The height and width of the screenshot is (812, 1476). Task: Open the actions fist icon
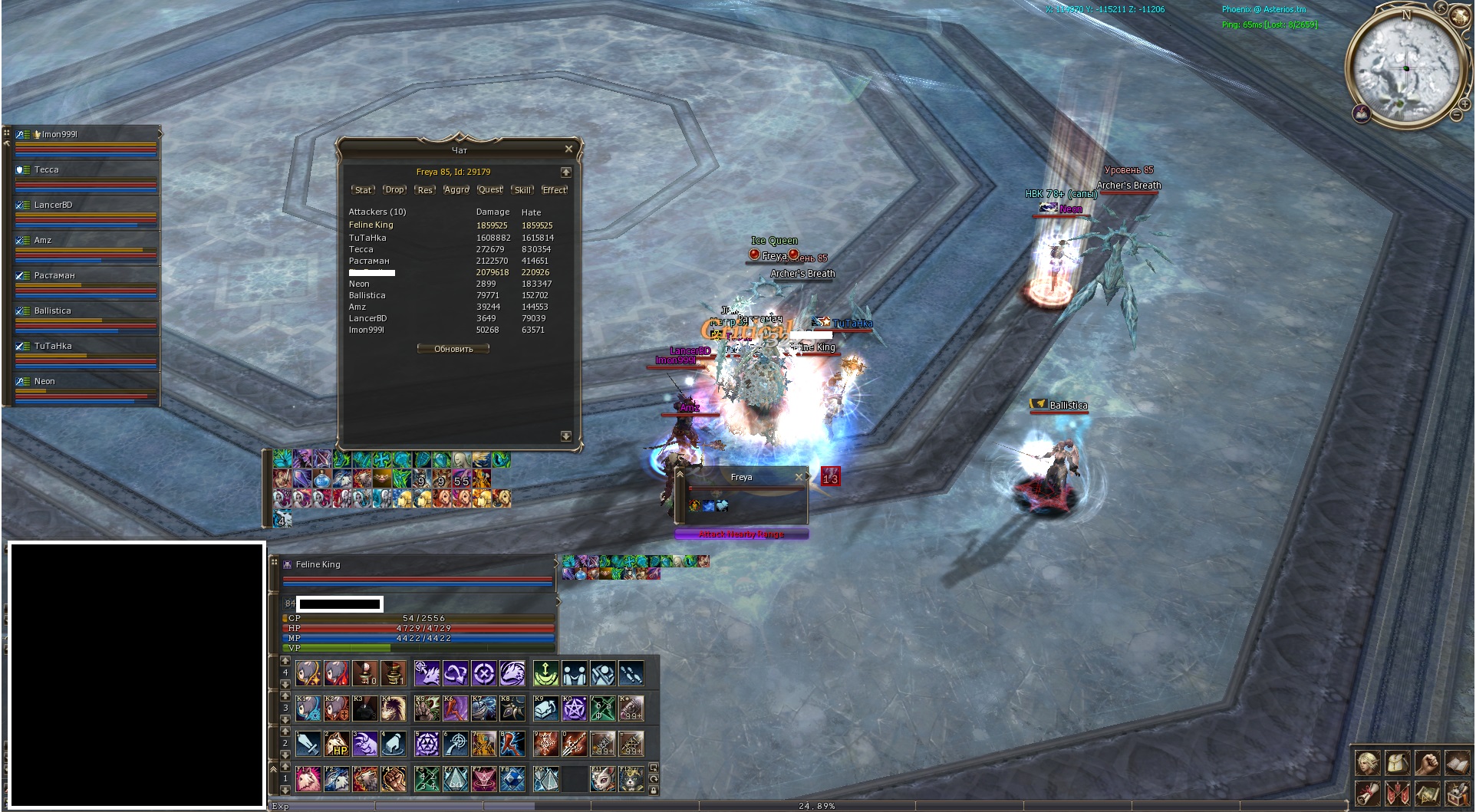coord(1427,763)
